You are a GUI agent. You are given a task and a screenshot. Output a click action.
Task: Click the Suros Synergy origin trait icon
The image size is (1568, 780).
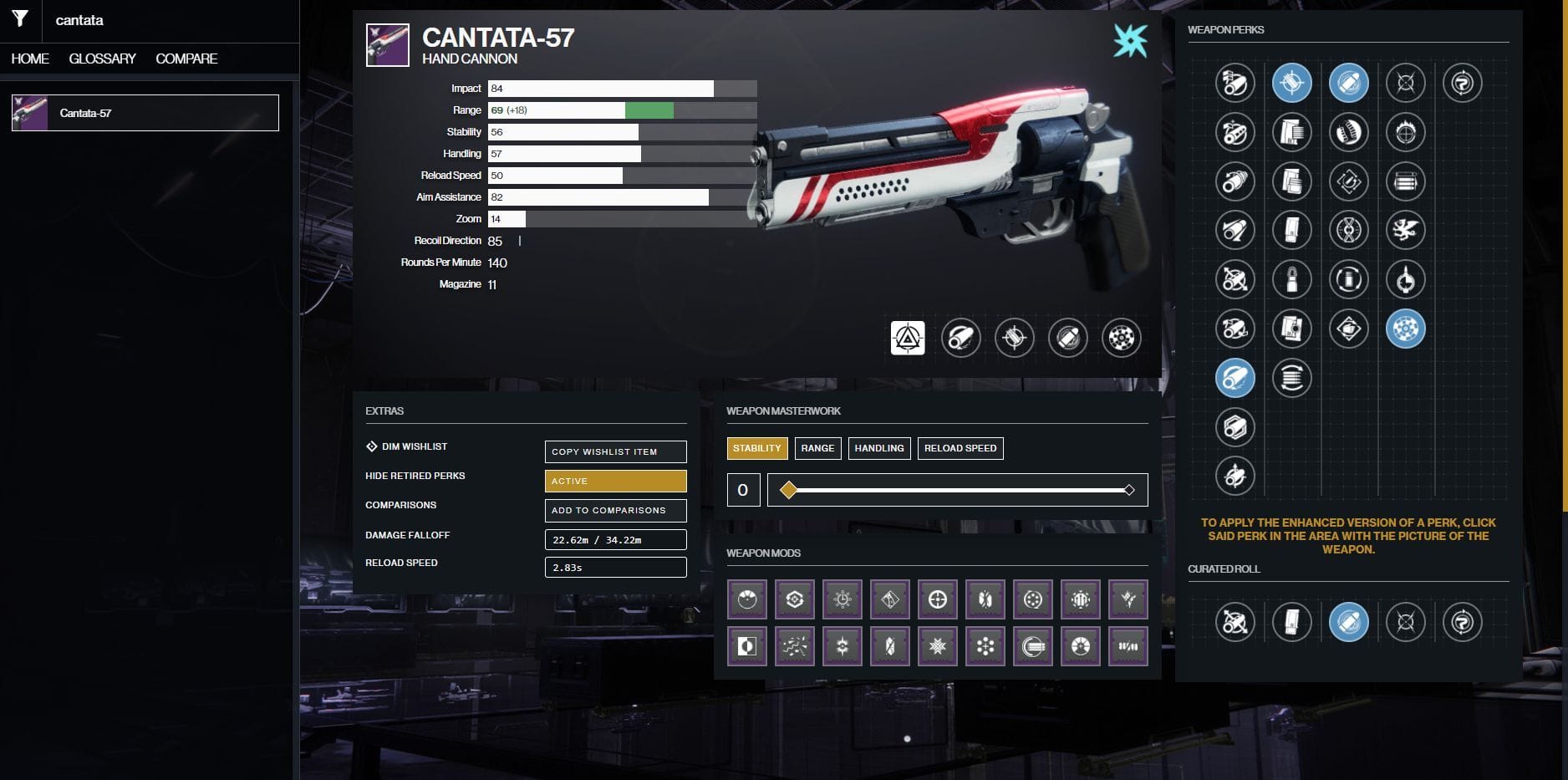1463,83
